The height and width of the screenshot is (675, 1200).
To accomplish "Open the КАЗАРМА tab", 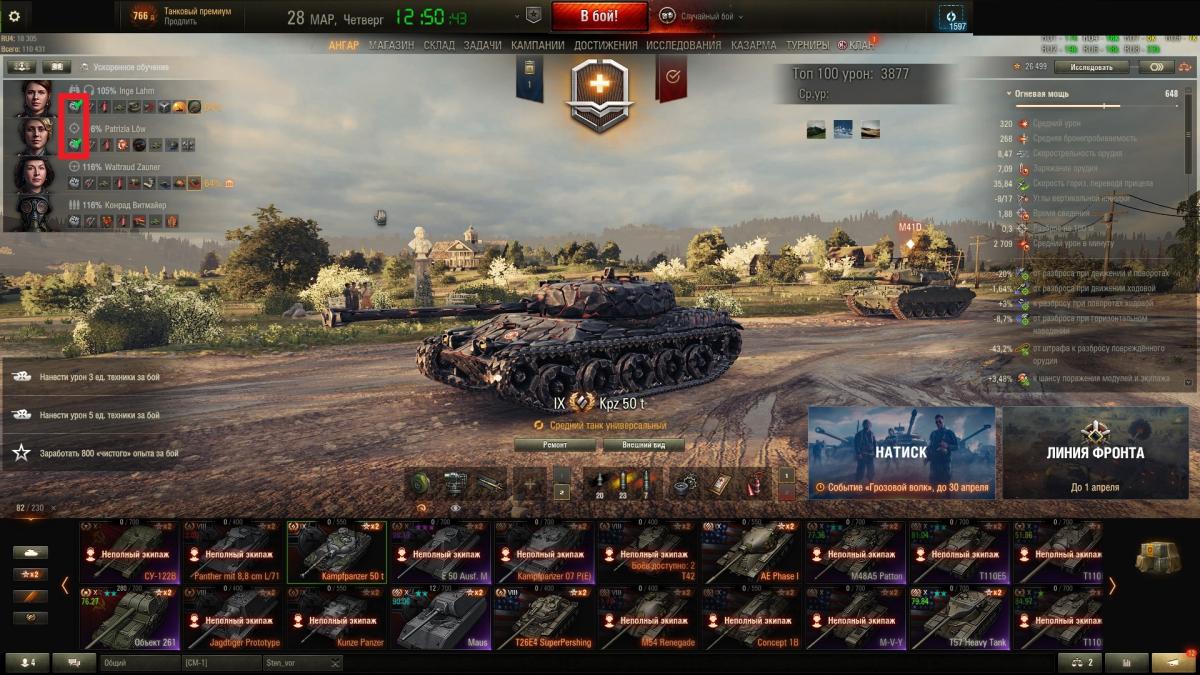I will tap(753, 45).
